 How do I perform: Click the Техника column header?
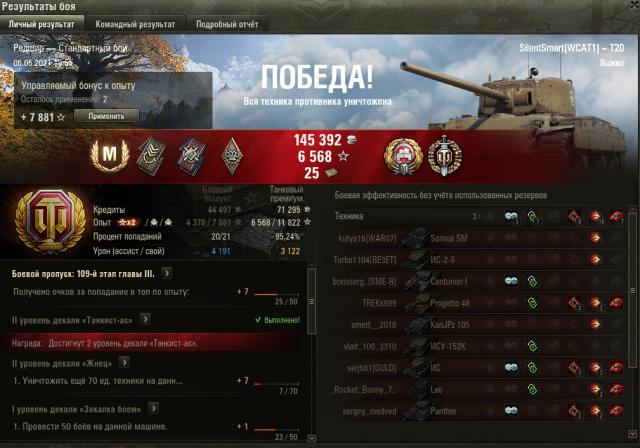(x=349, y=215)
